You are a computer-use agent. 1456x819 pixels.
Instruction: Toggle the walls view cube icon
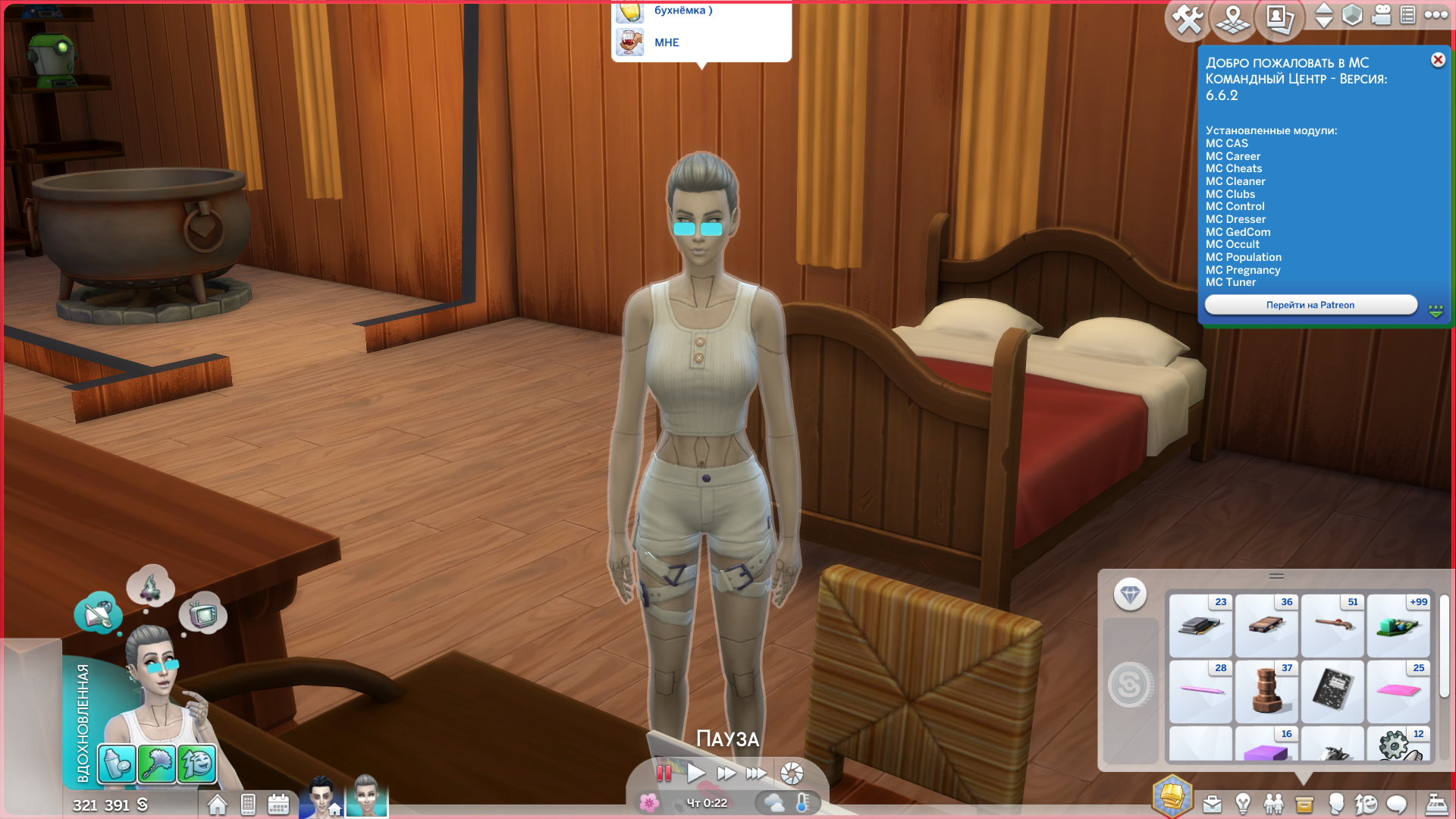[x=1352, y=15]
